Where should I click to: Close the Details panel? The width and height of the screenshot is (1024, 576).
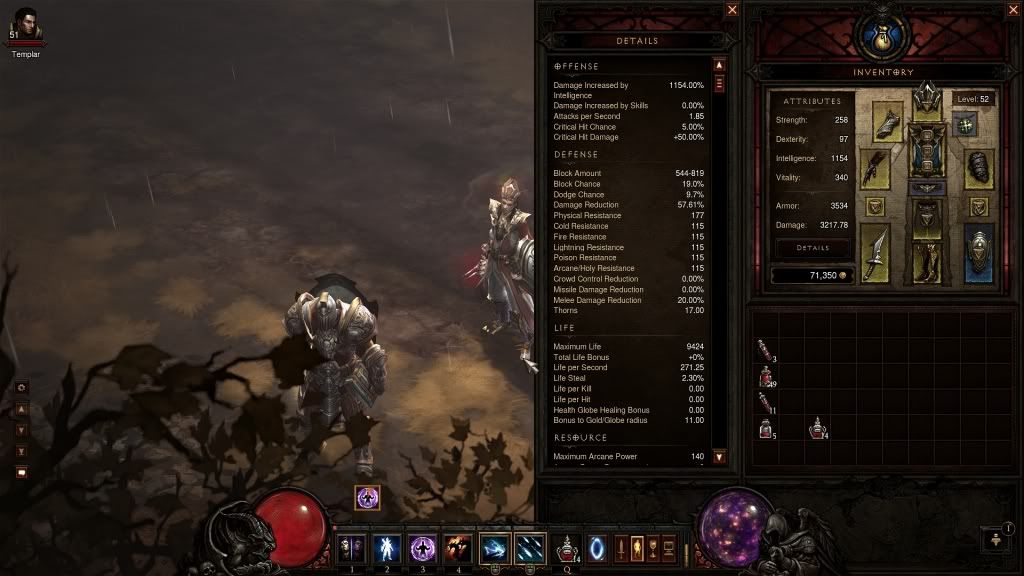click(x=732, y=10)
